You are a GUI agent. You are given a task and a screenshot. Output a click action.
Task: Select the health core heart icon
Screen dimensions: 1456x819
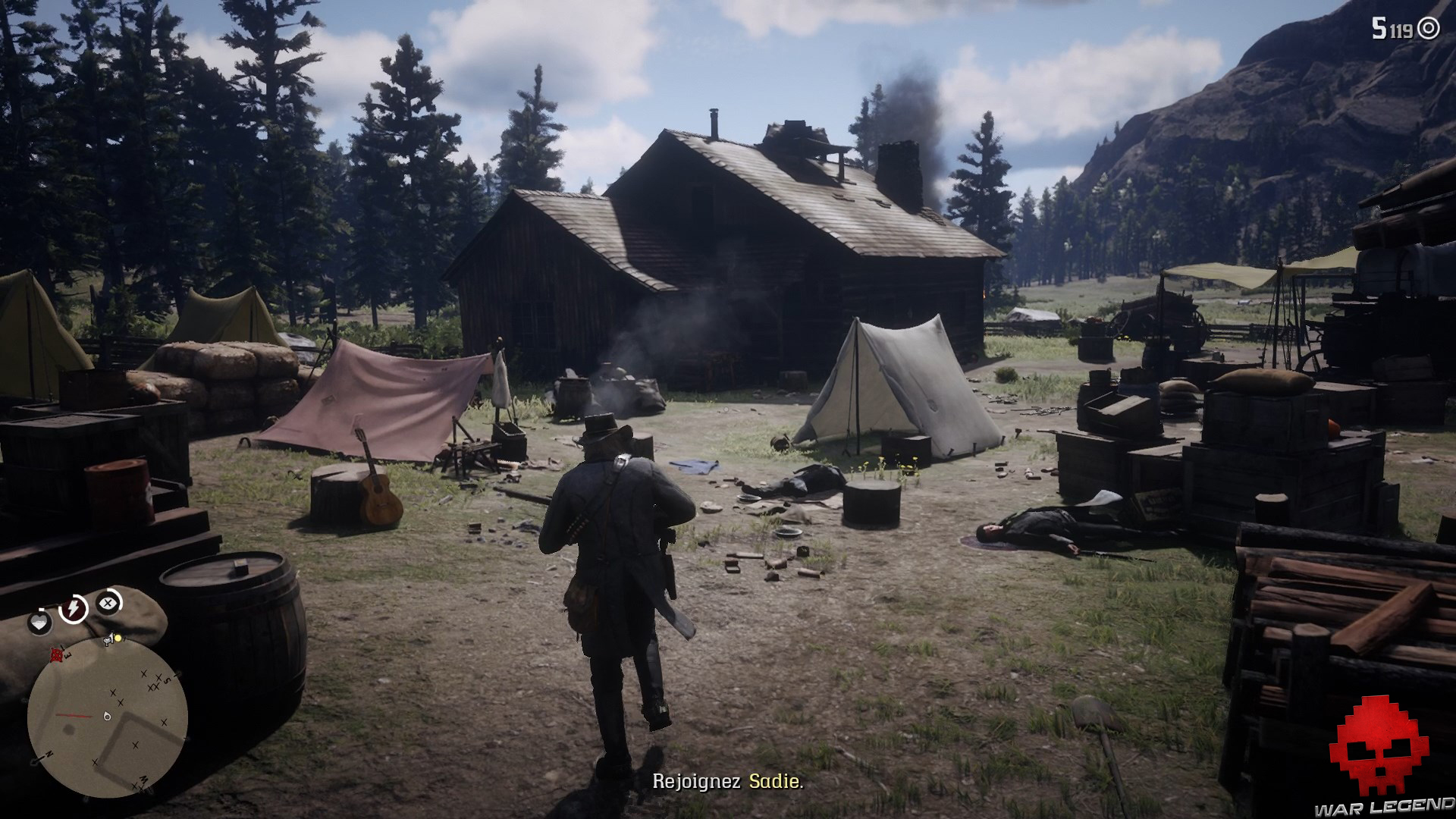(x=40, y=623)
